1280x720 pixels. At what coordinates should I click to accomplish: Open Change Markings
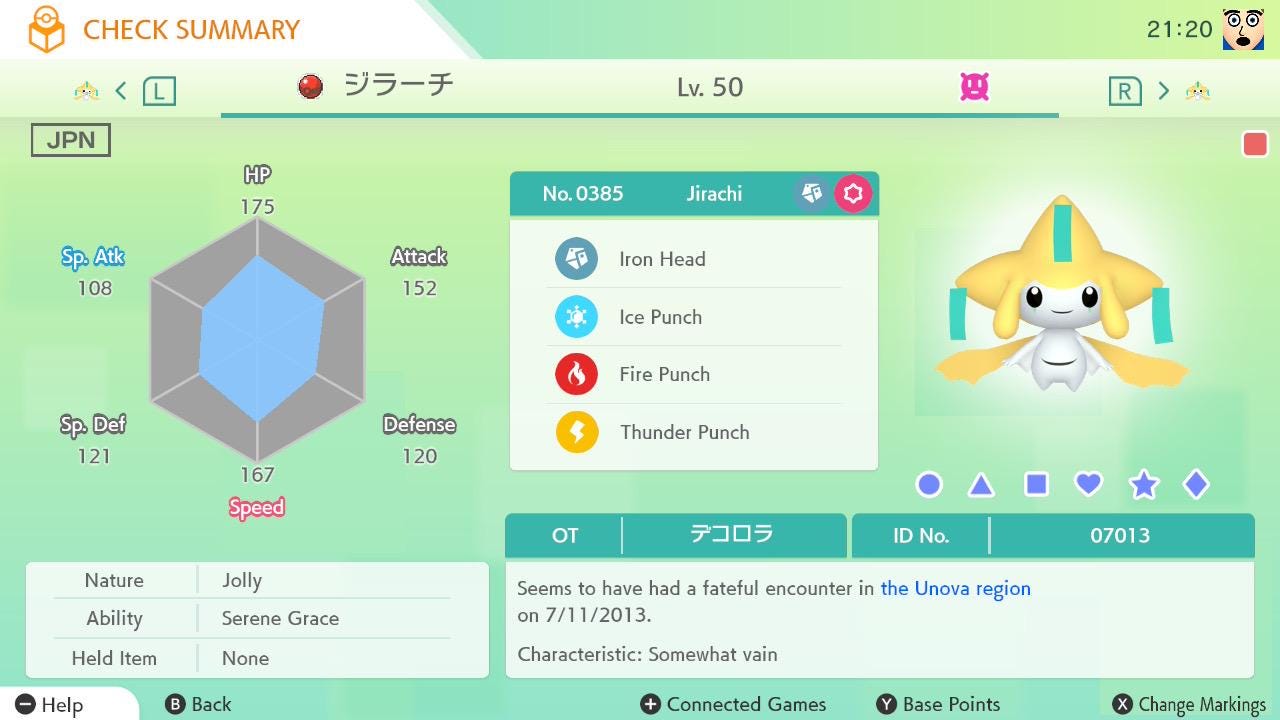[x=1189, y=705]
